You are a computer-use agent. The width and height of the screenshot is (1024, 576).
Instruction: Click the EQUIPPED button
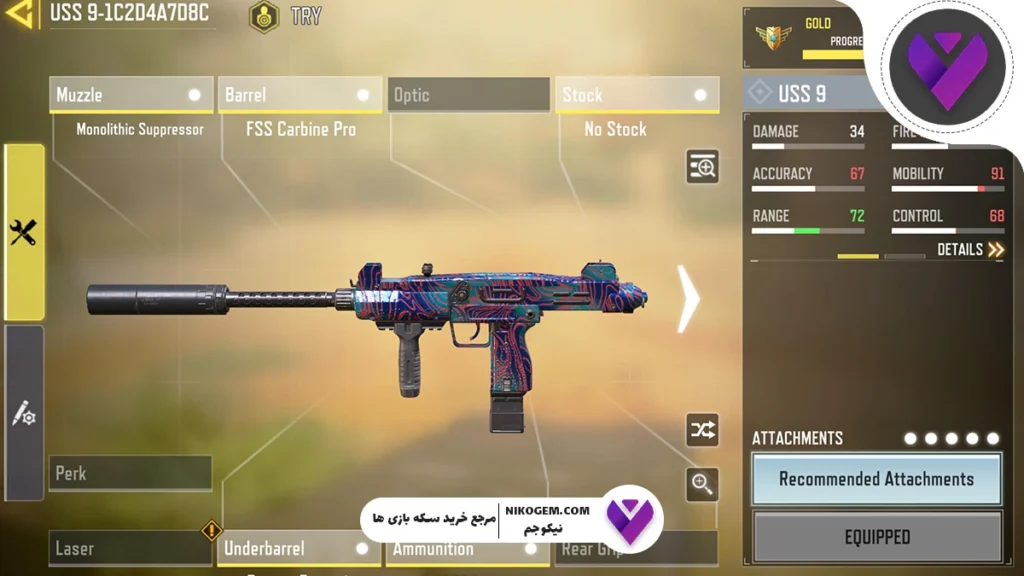coord(876,537)
